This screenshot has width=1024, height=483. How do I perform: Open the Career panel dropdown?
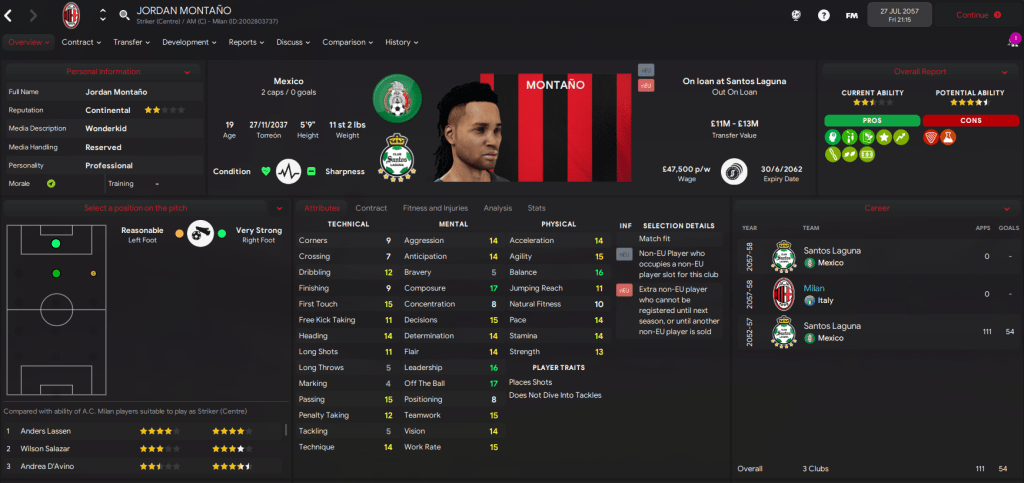[877, 208]
